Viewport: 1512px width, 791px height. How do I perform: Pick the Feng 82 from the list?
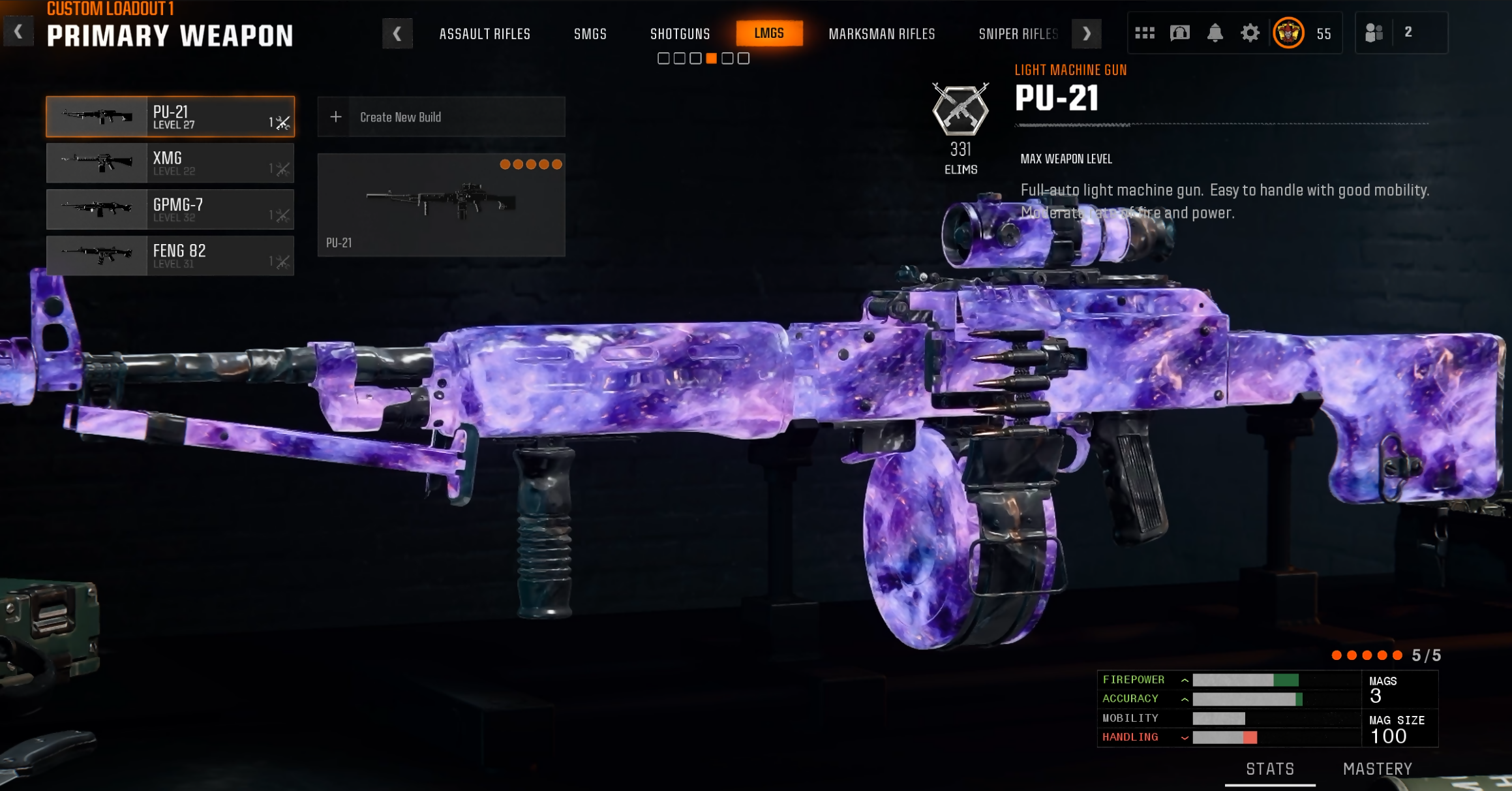[x=170, y=256]
